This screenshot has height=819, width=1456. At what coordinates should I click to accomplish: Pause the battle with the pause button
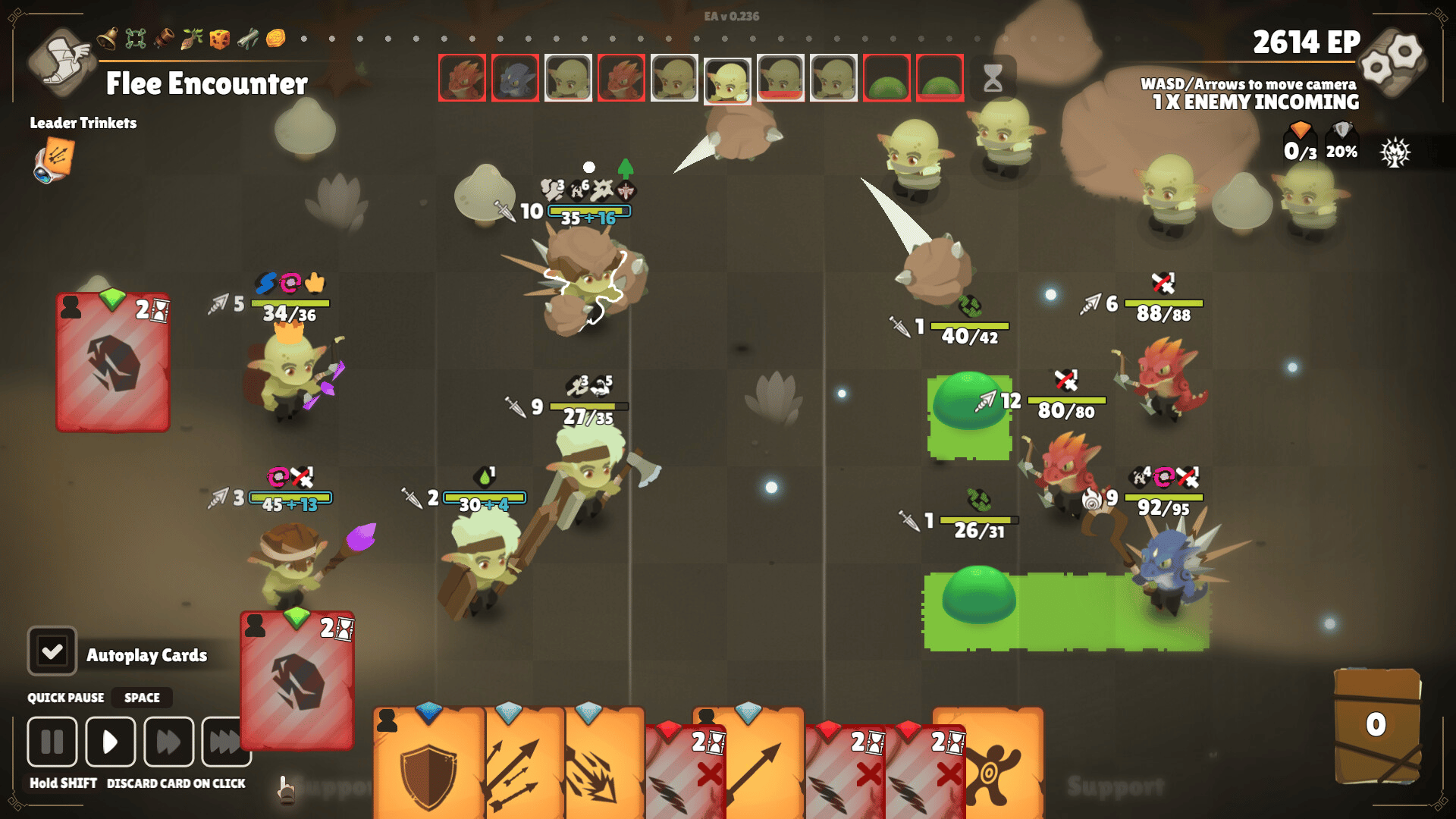click(x=52, y=742)
